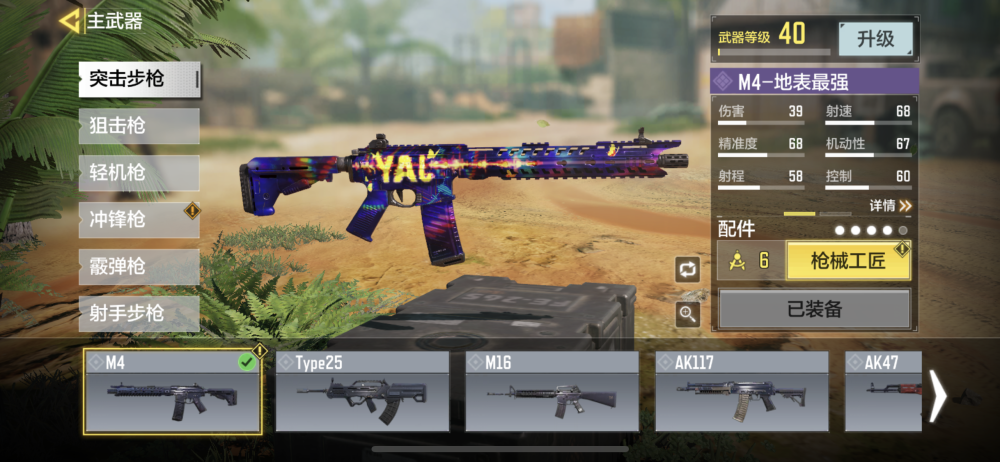Open the 轻机枪 weapon category
1000x462 pixels.
click(138, 173)
